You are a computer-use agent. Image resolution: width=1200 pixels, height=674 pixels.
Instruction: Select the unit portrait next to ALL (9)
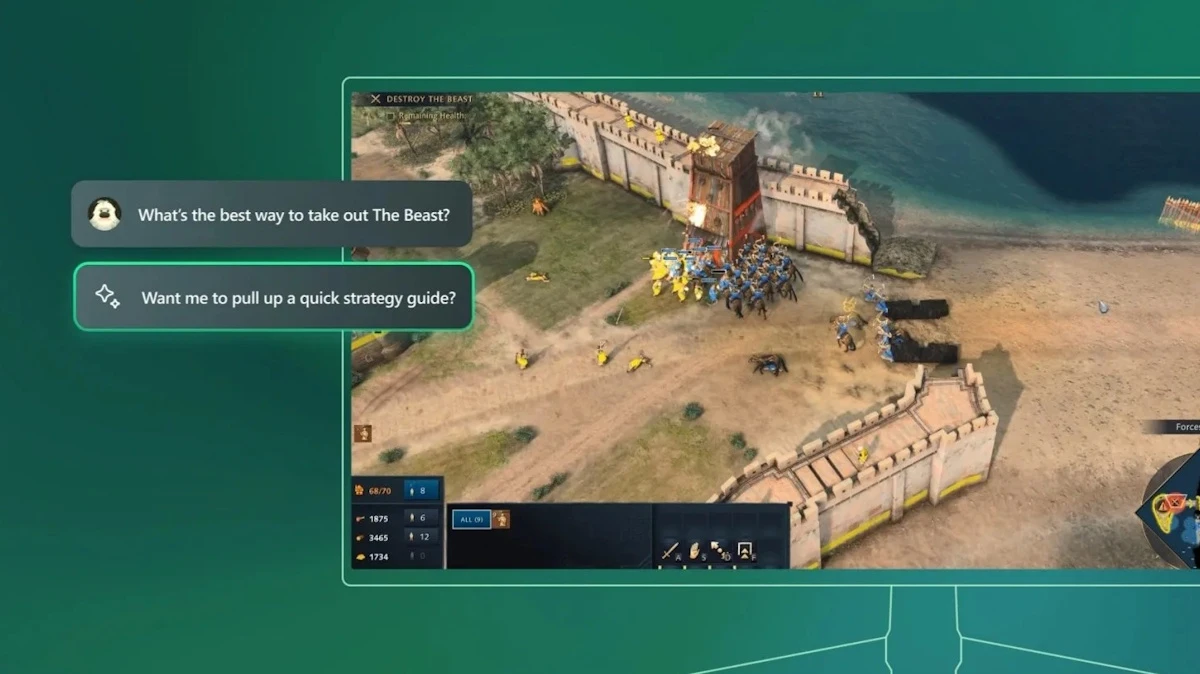(x=500, y=519)
